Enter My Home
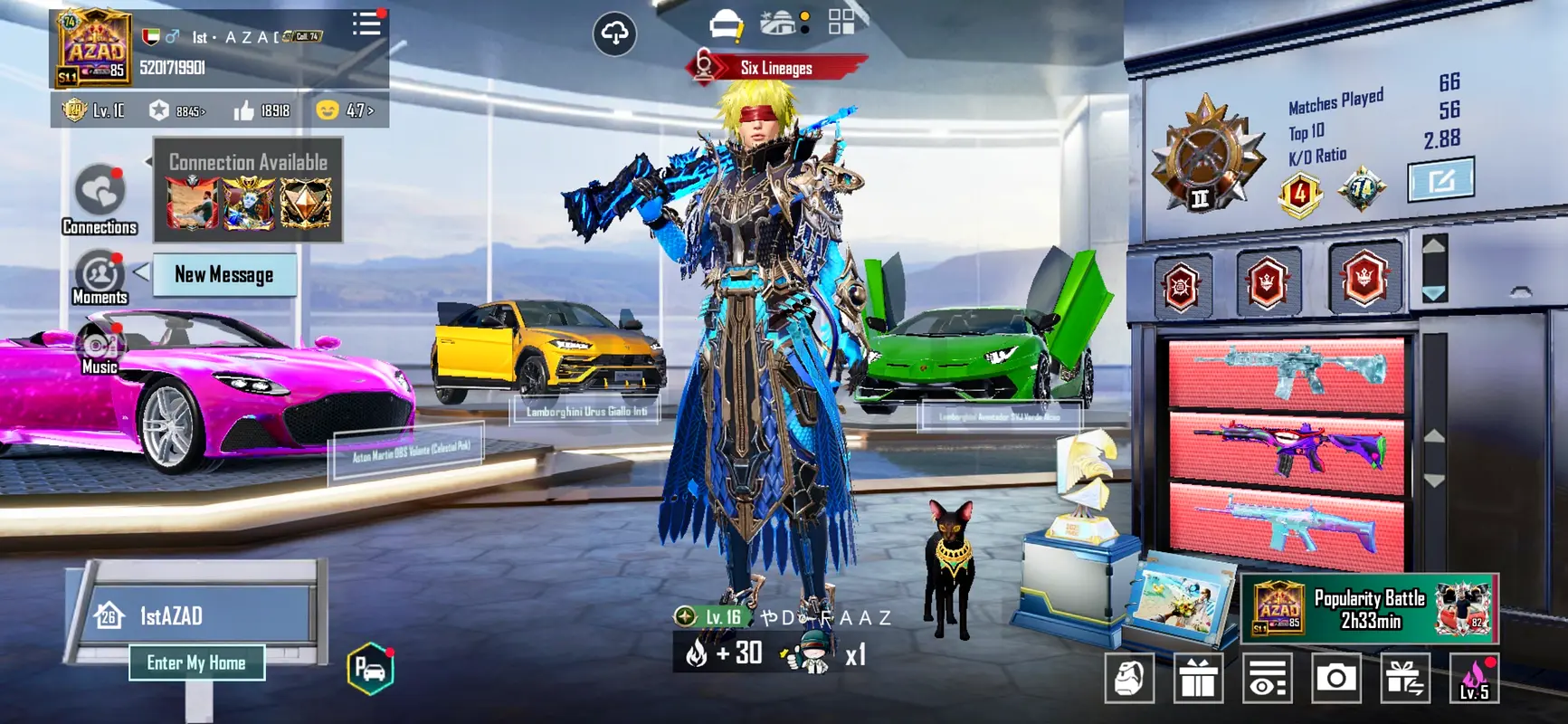Viewport: 1568px width, 724px height. [196, 663]
